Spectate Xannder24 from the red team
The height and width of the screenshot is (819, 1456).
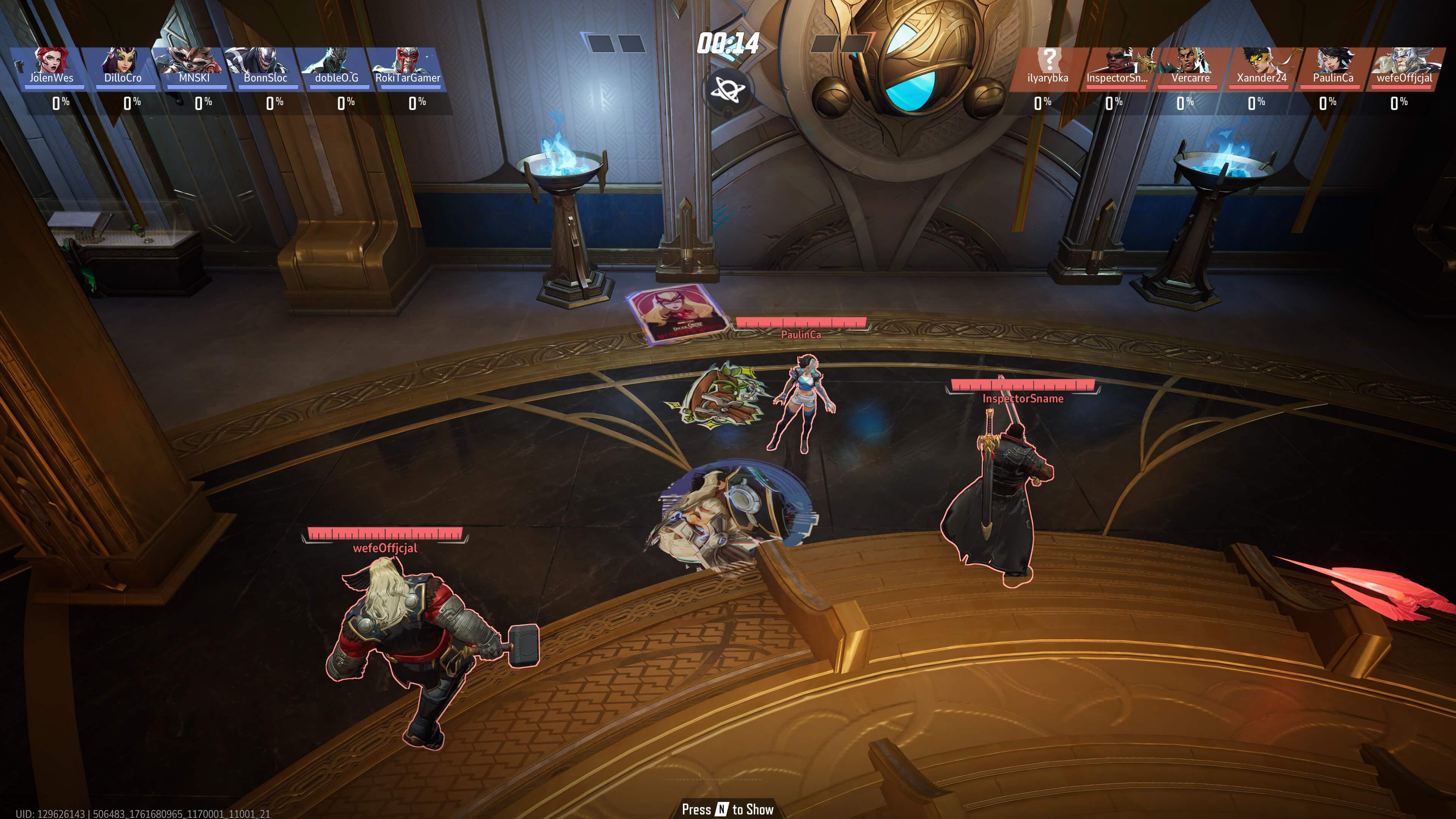click(x=1261, y=66)
